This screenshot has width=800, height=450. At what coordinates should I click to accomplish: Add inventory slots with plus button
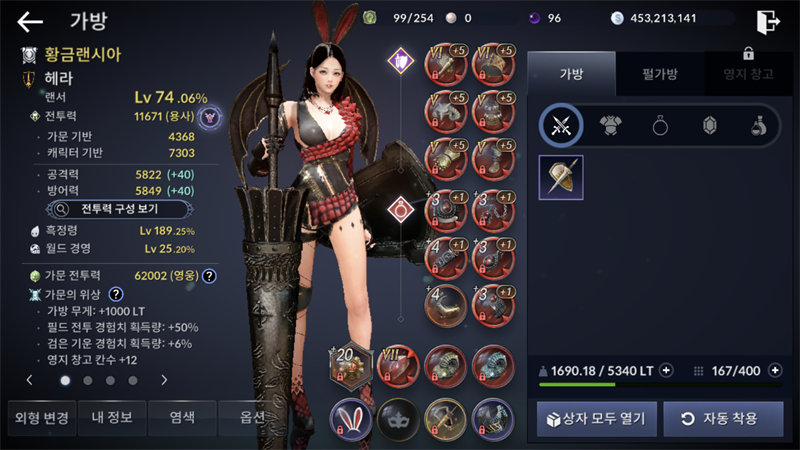[x=775, y=370]
